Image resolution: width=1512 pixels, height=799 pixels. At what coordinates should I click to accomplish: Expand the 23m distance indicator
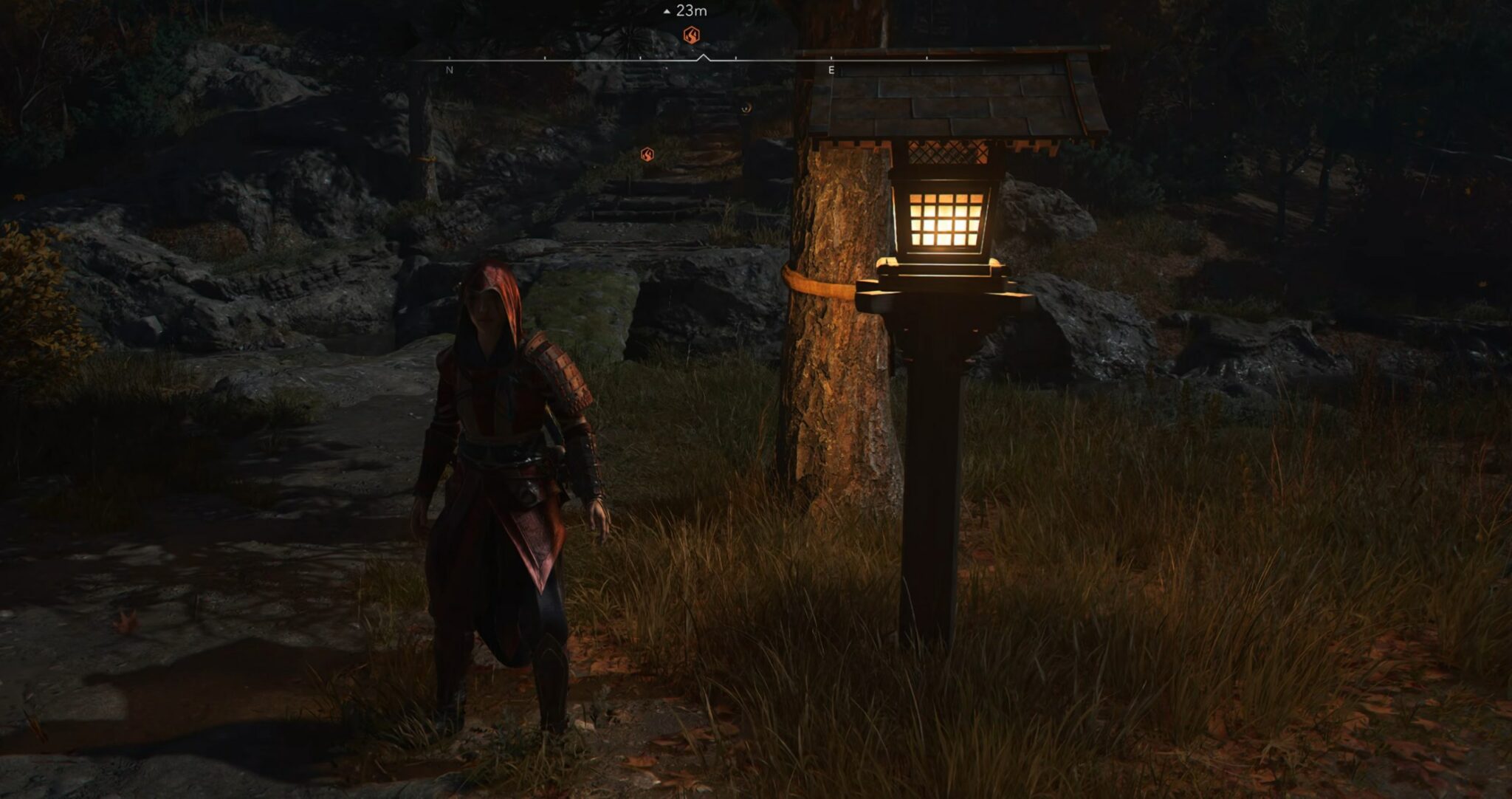point(690,11)
